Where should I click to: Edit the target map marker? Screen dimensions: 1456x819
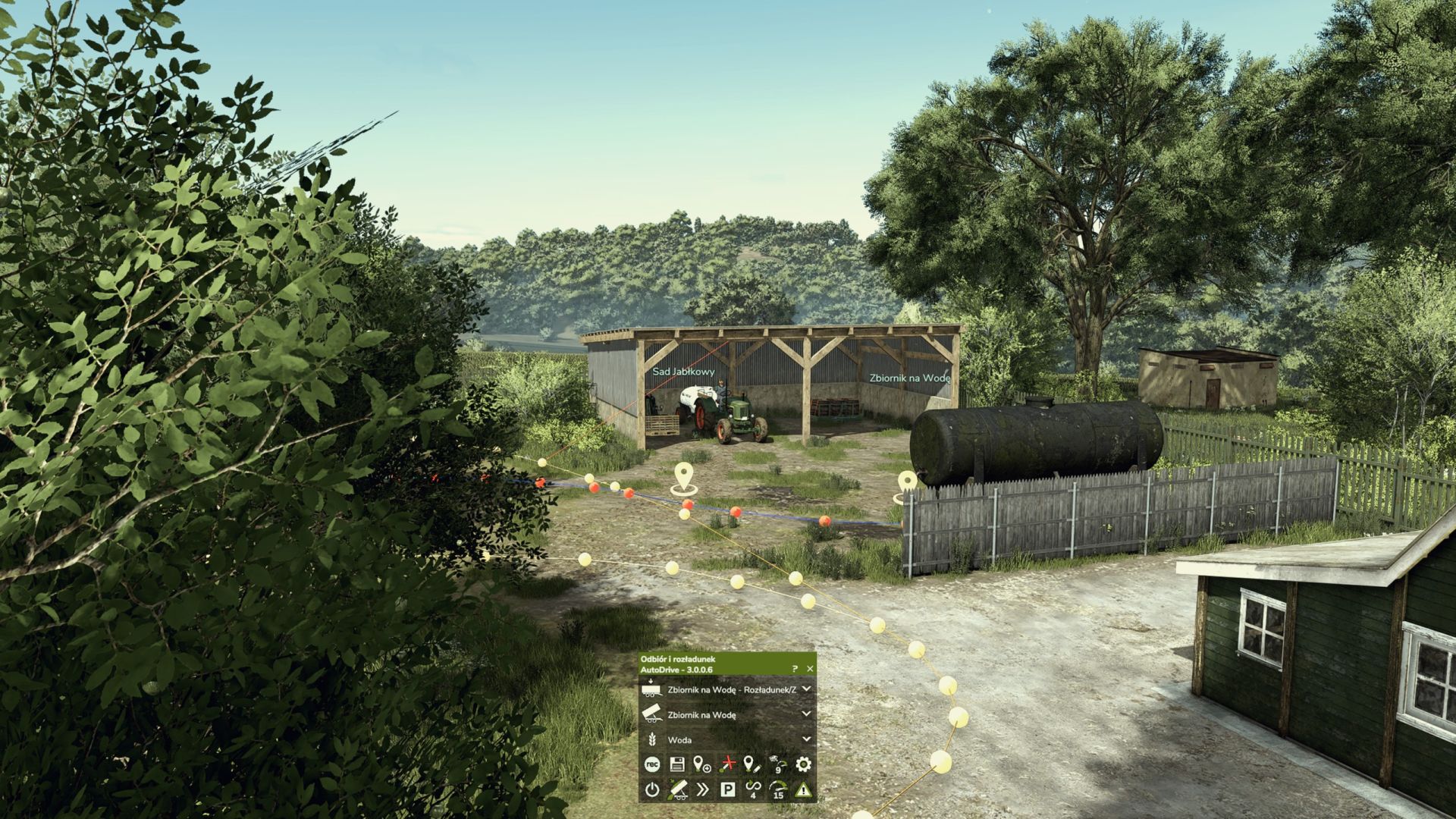(x=752, y=764)
